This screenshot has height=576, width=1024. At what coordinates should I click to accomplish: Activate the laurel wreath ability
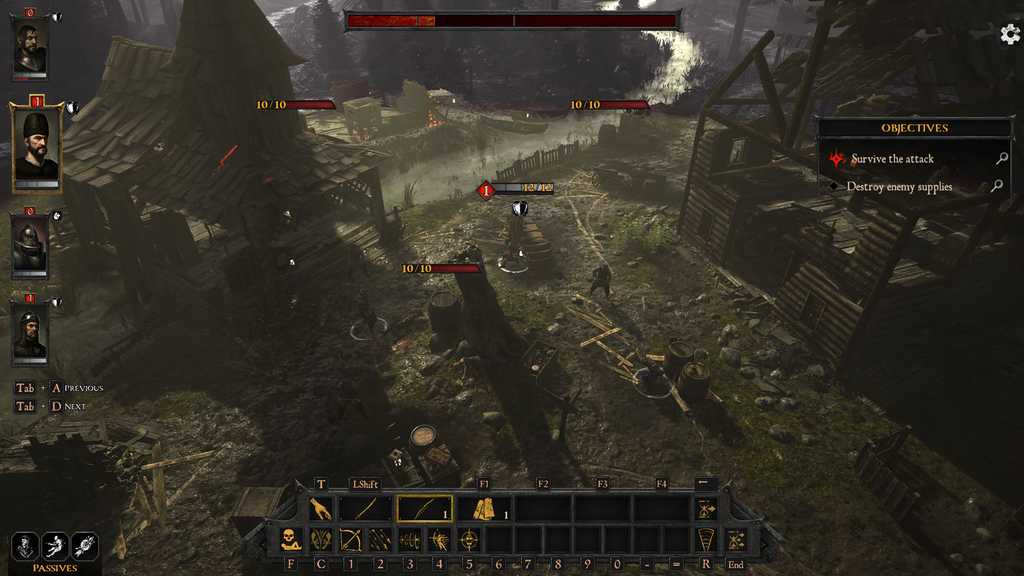pyautogui.click(x=321, y=540)
